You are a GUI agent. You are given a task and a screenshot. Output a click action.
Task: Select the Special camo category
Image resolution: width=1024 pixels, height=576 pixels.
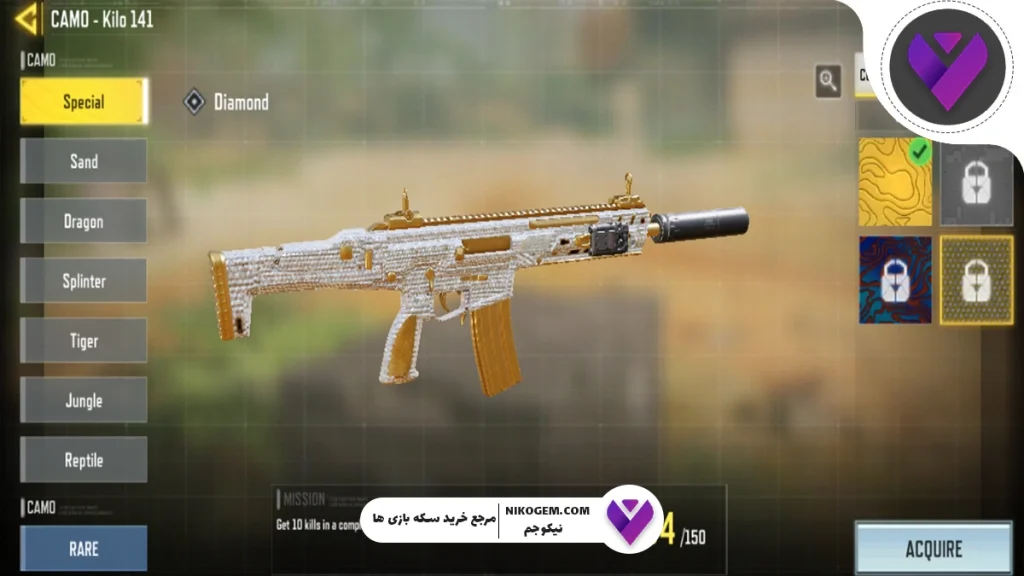point(84,102)
